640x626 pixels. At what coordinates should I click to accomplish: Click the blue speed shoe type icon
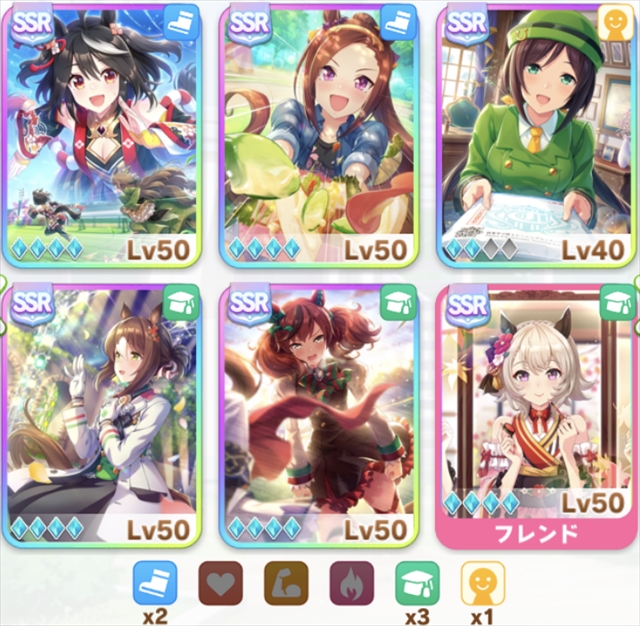(154, 583)
